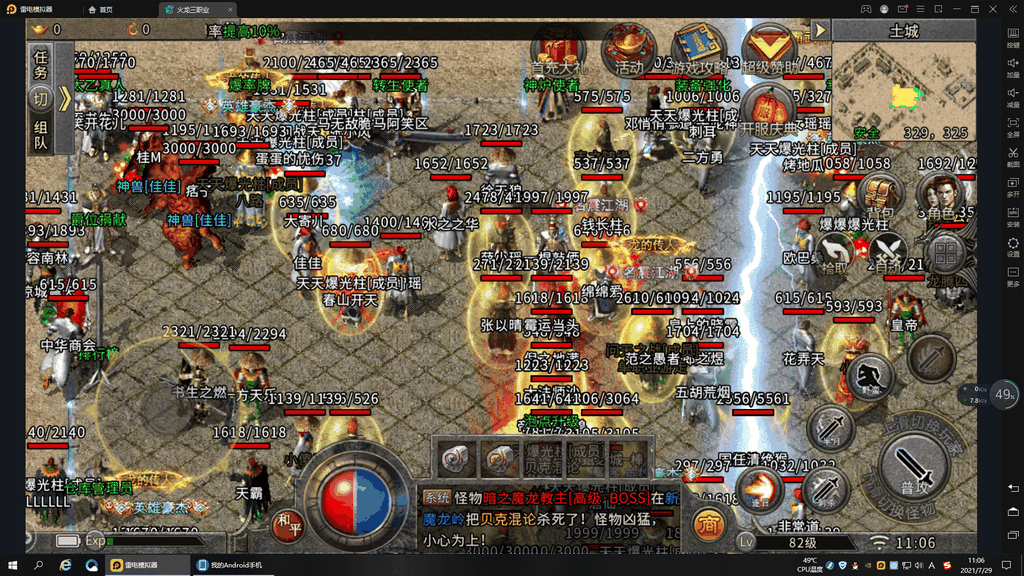The width and height of the screenshot is (1024, 576).
Task: Open the 游戏攻略 game guide book
Action: (x=696, y=48)
